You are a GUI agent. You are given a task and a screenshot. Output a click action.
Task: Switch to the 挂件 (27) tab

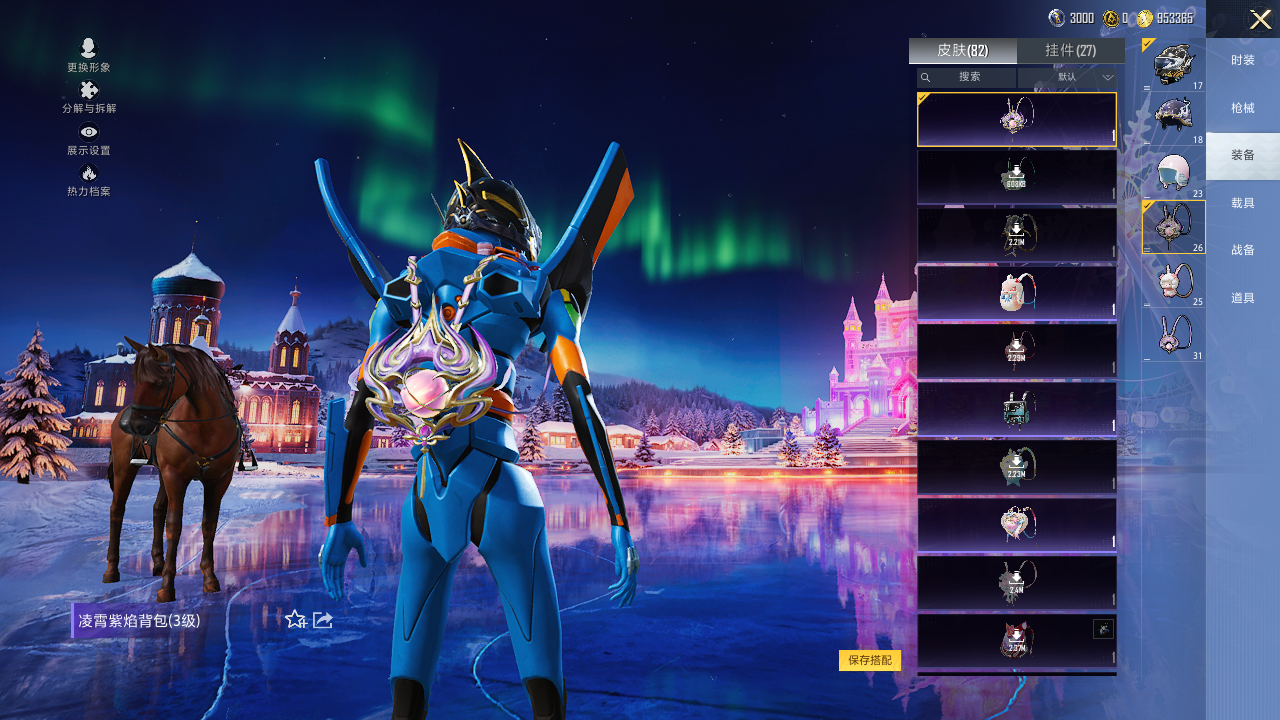tap(1070, 51)
